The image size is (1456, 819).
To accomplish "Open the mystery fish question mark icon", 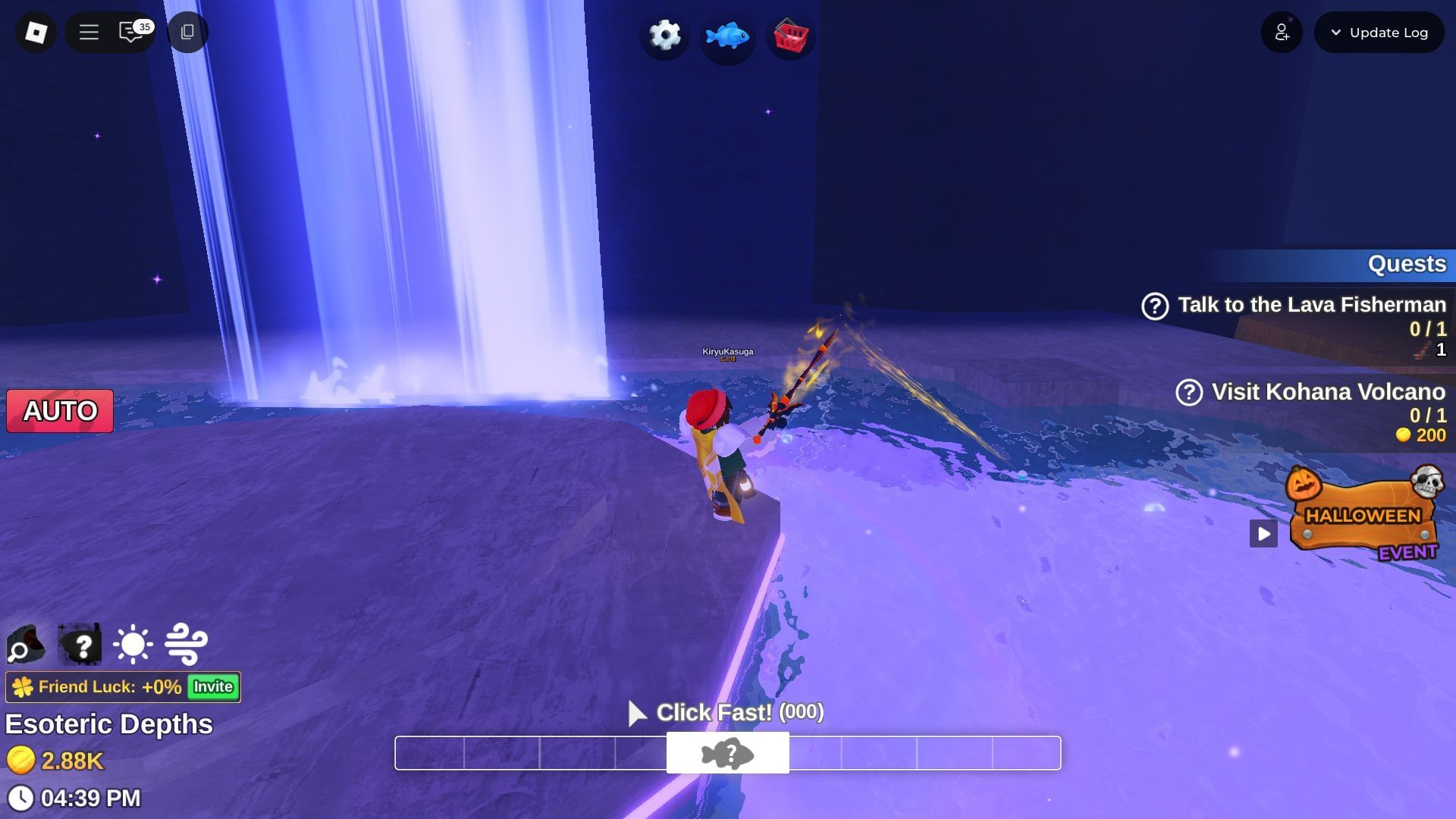I will click(x=81, y=645).
